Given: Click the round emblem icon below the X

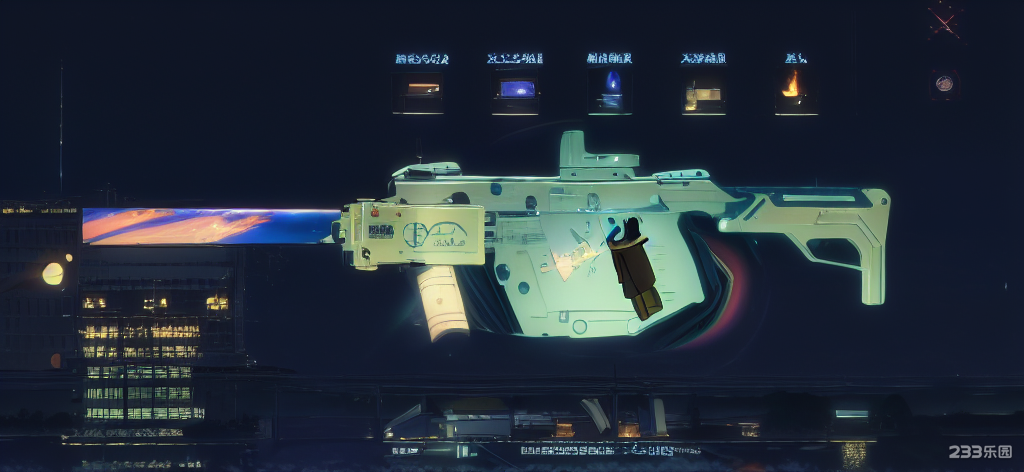Looking at the screenshot, I should click(944, 85).
